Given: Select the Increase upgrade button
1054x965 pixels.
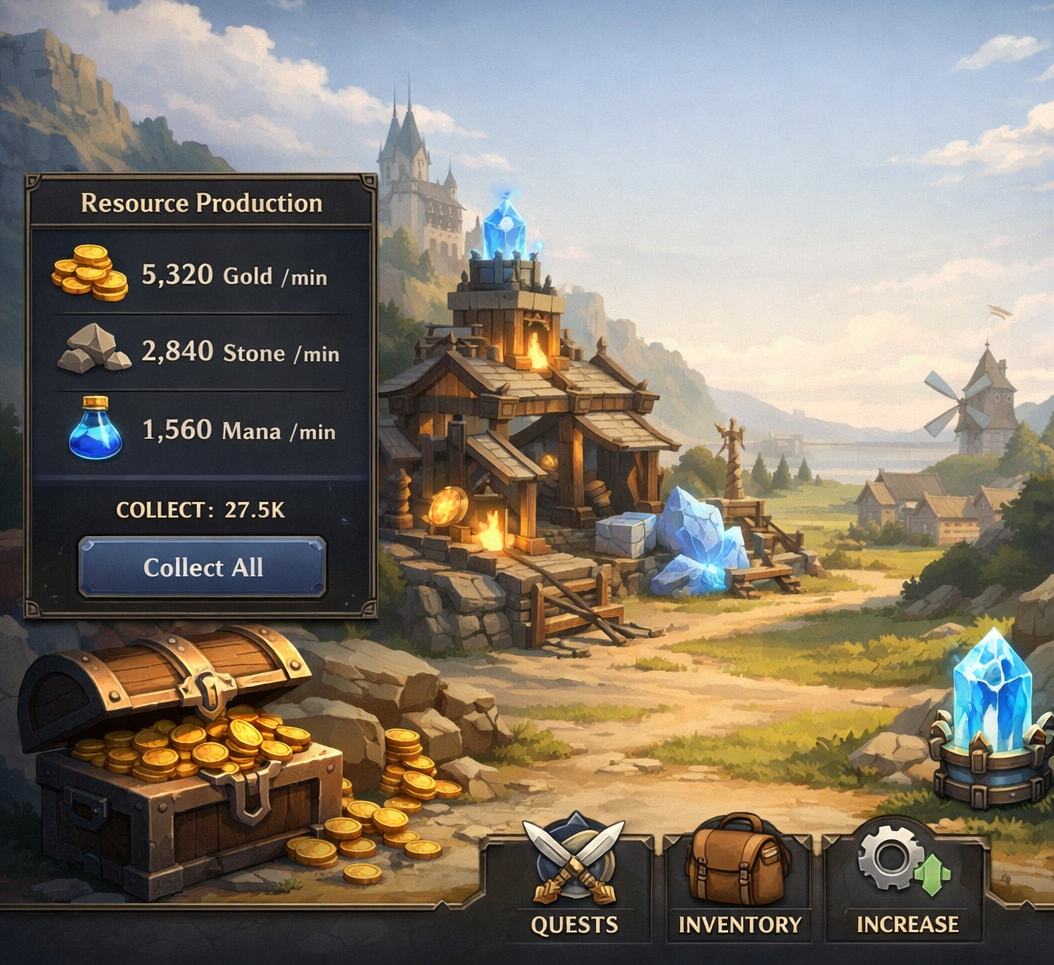Looking at the screenshot, I should (906, 879).
